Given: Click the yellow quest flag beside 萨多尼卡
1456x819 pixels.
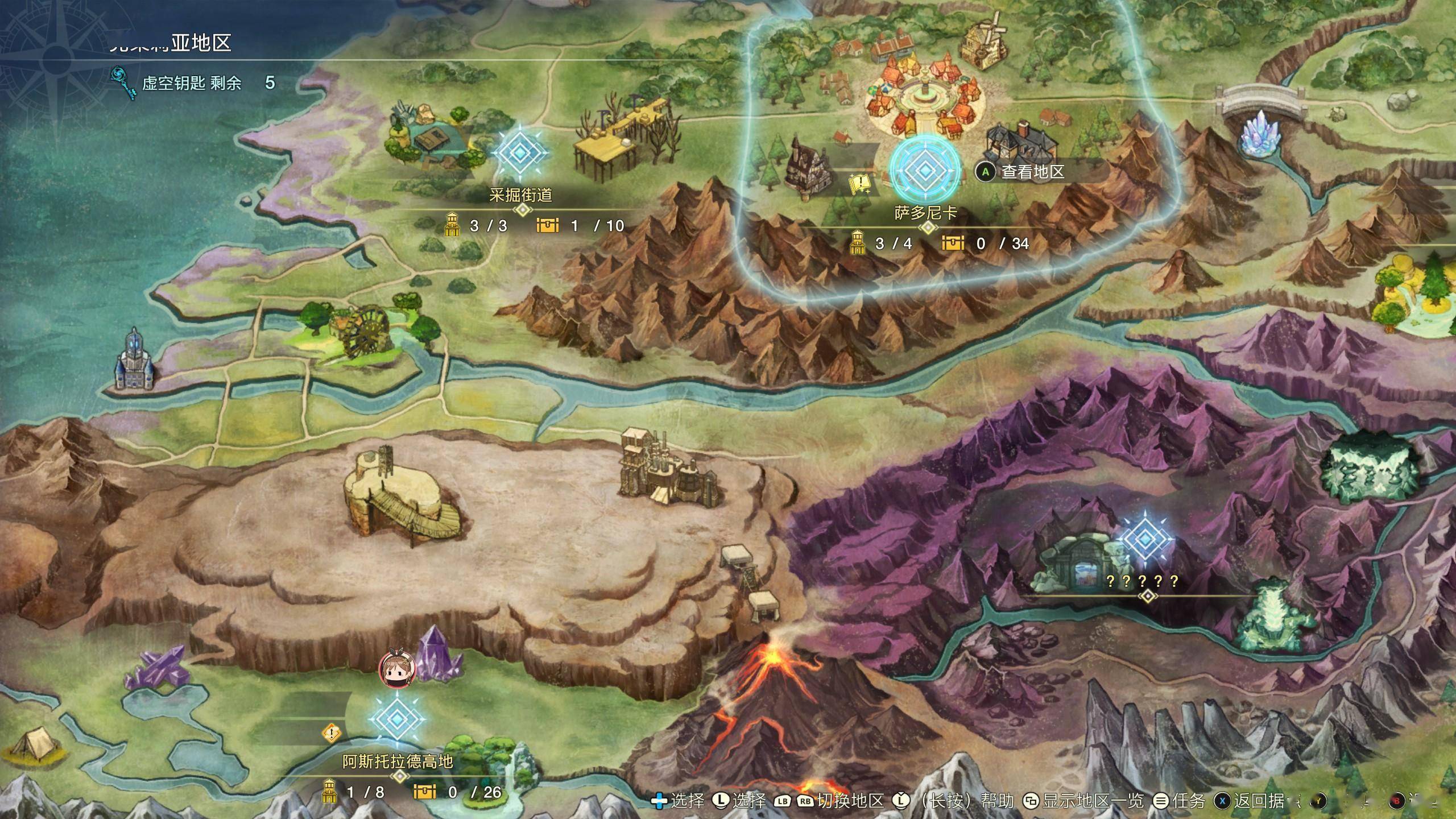Looking at the screenshot, I should pos(860,184).
